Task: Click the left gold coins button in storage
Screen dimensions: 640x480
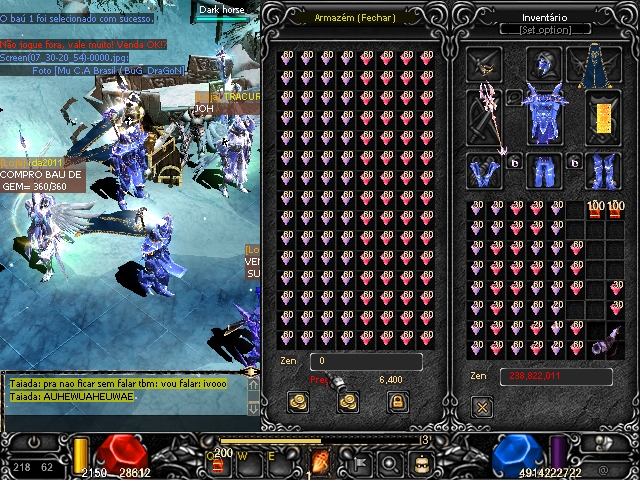Action: [x=298, y=401]
